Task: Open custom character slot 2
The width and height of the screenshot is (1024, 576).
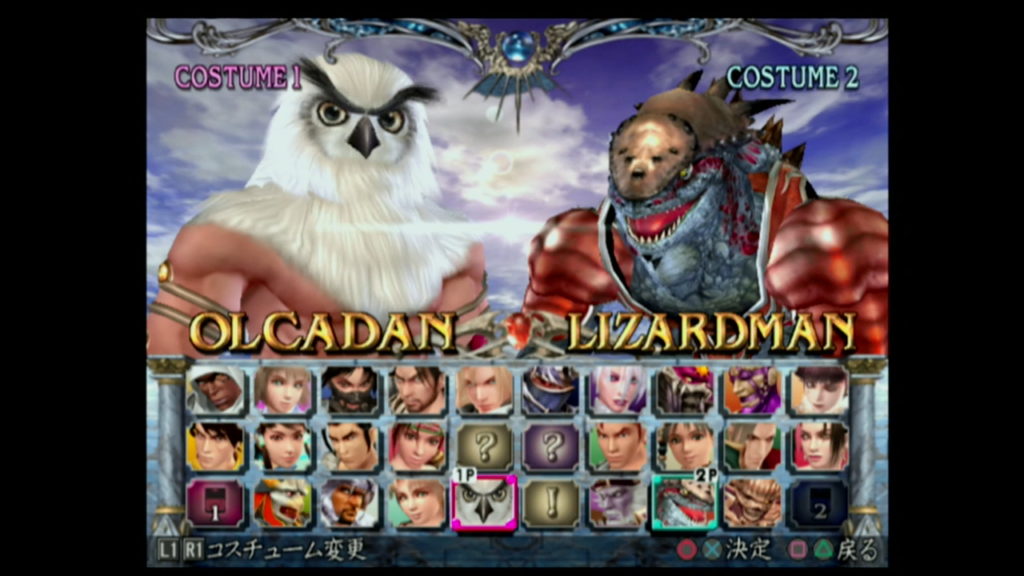Action: [820, 503]
